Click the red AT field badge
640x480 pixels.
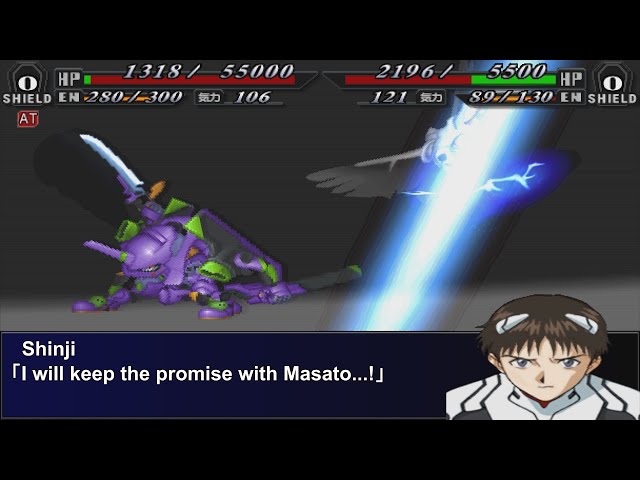[x=27, y=119]
